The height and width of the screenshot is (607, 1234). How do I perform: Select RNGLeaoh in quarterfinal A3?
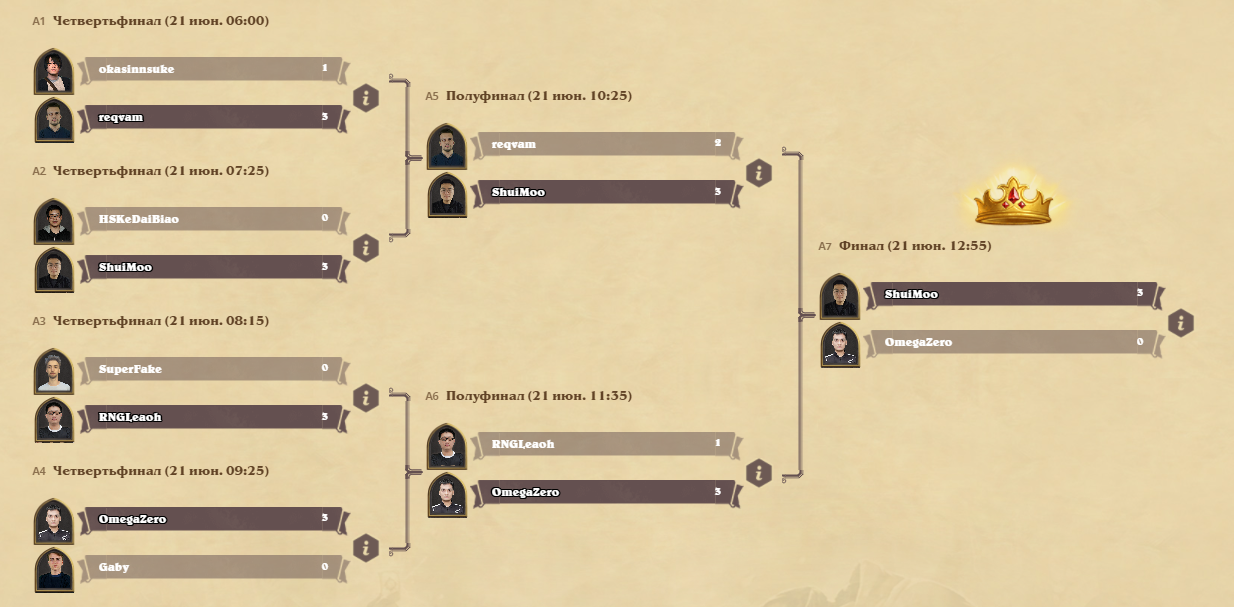pyautogui.click(x=210, y=417)
